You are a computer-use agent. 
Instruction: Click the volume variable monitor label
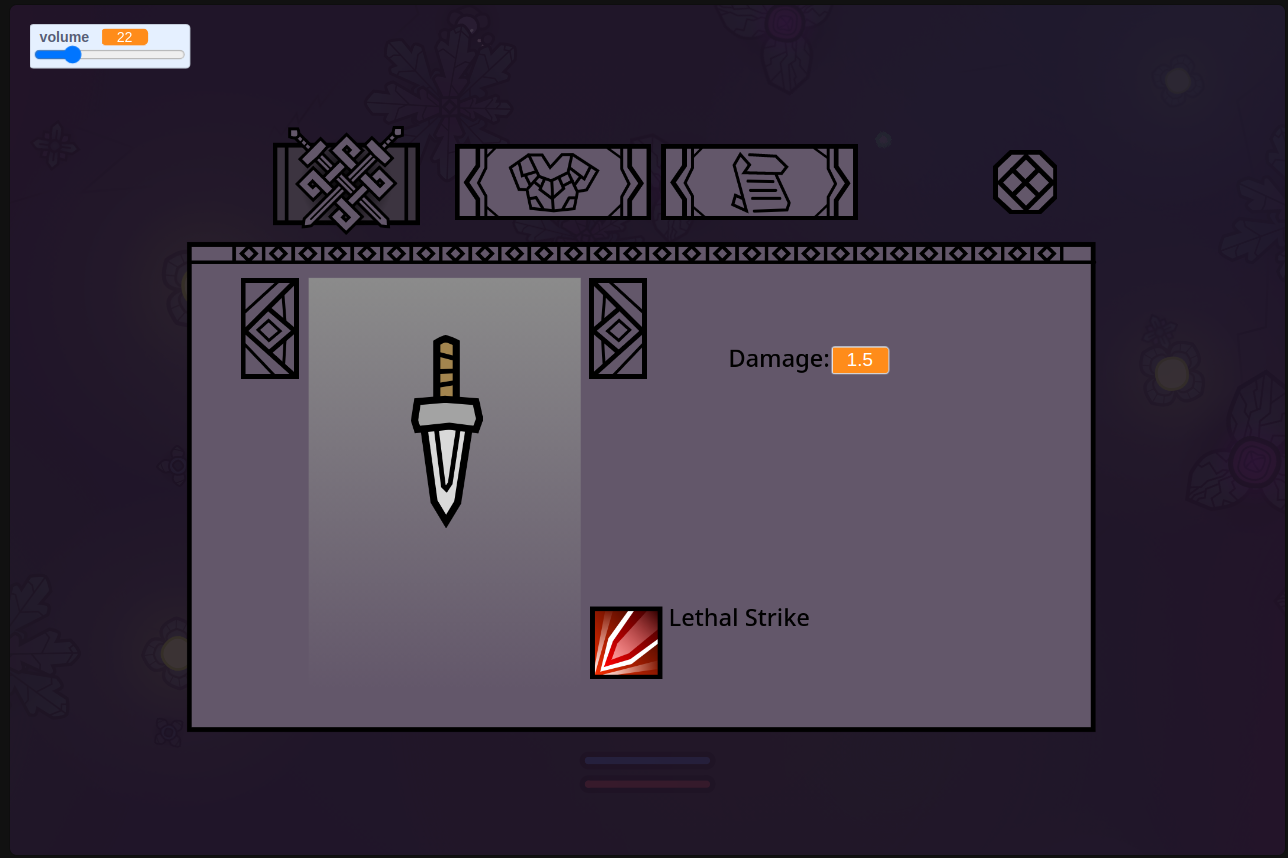tap(63, 36)
